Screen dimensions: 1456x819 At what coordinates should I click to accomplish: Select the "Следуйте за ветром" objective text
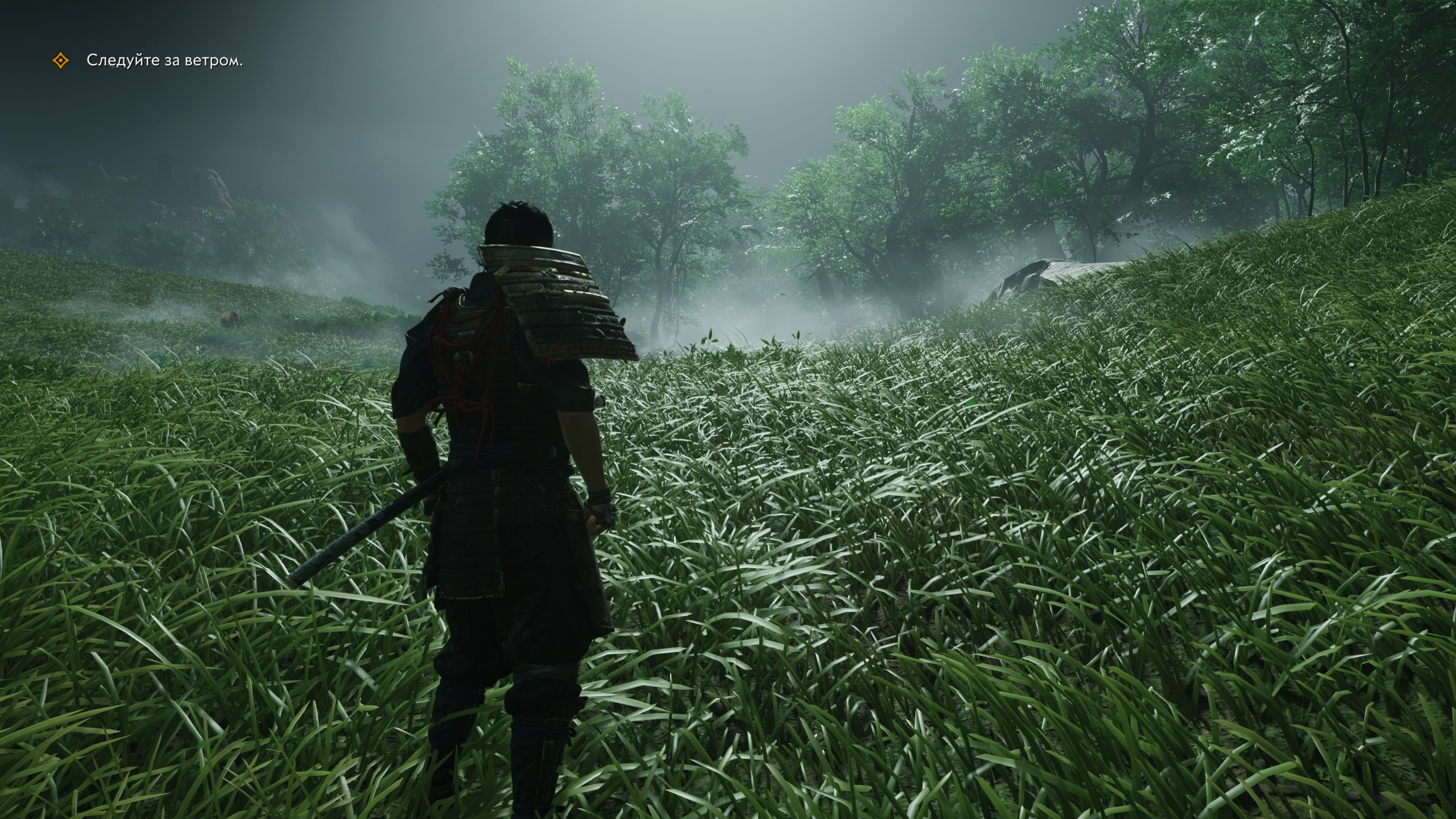[164, 61]
